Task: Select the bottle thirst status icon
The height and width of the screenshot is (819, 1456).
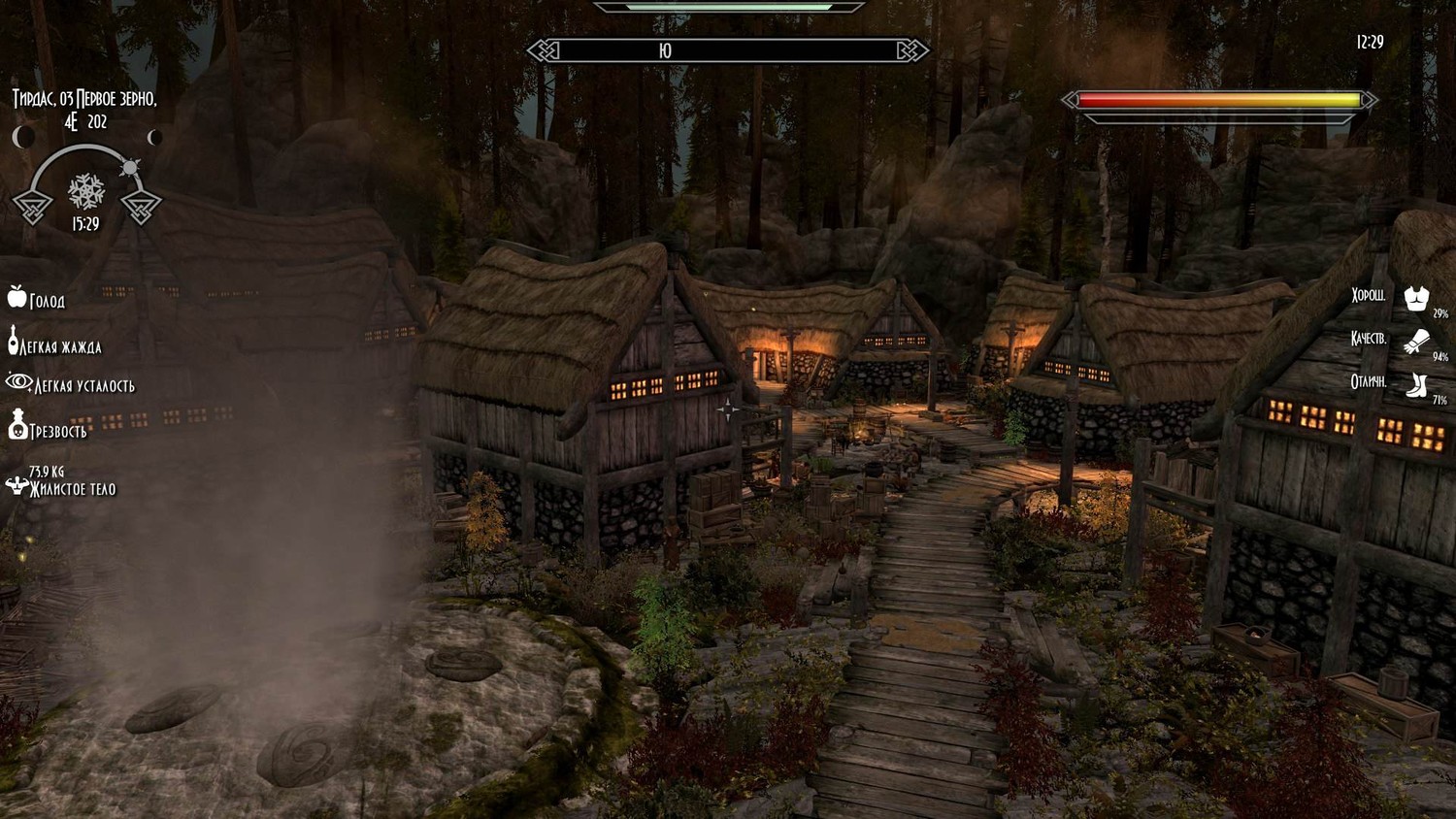Action: (x=14, y=341)
